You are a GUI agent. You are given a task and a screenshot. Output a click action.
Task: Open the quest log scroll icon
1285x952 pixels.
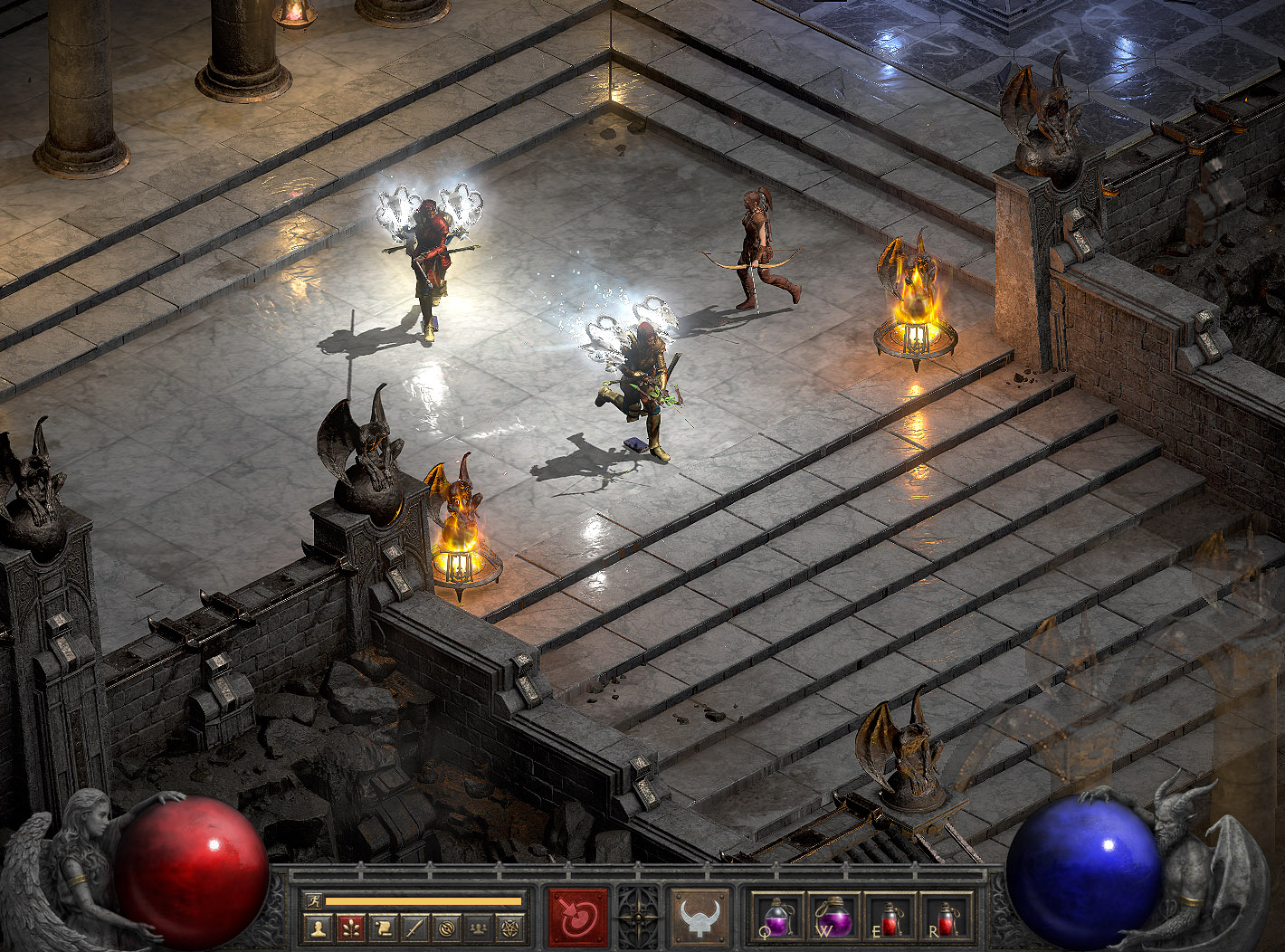[383, 928]
